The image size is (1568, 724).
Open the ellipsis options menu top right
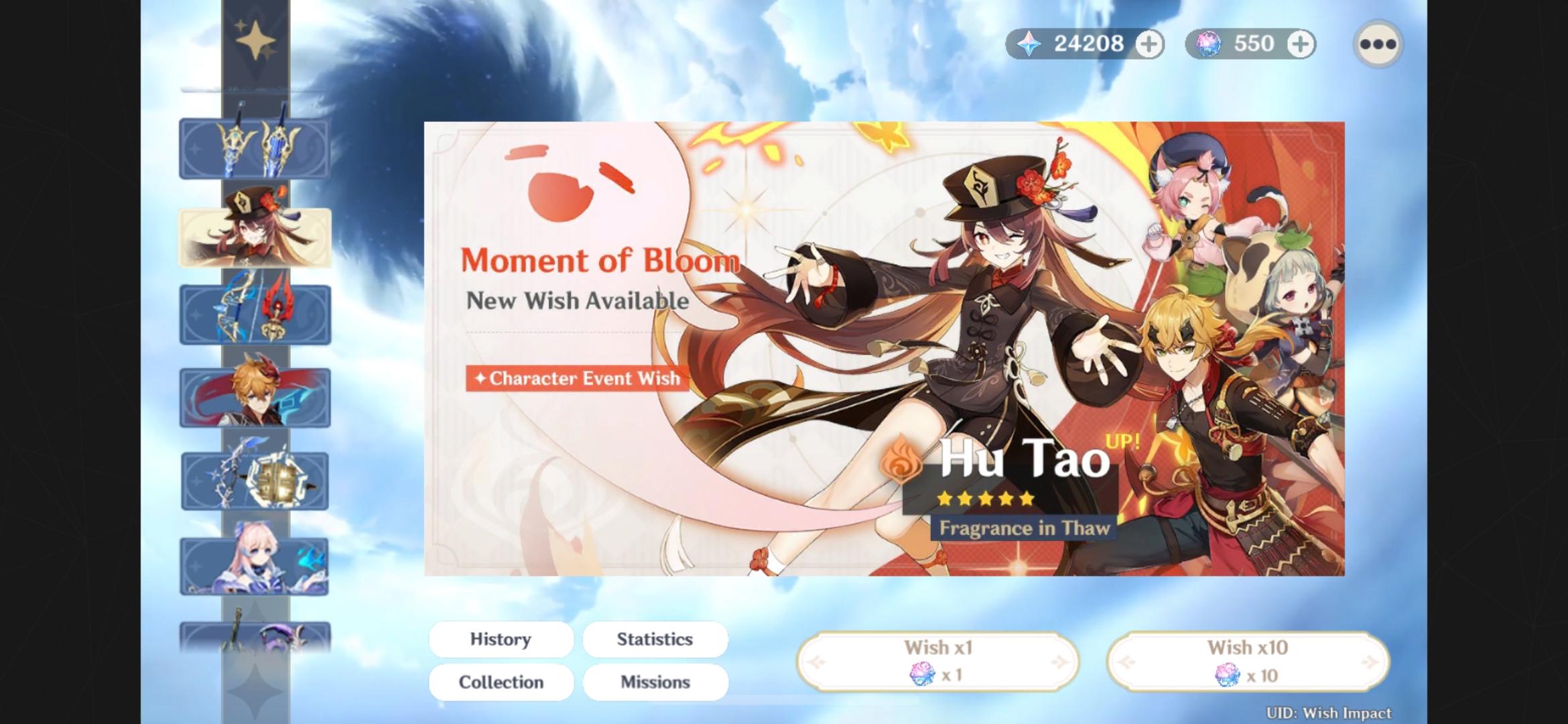pos(1378,44)
